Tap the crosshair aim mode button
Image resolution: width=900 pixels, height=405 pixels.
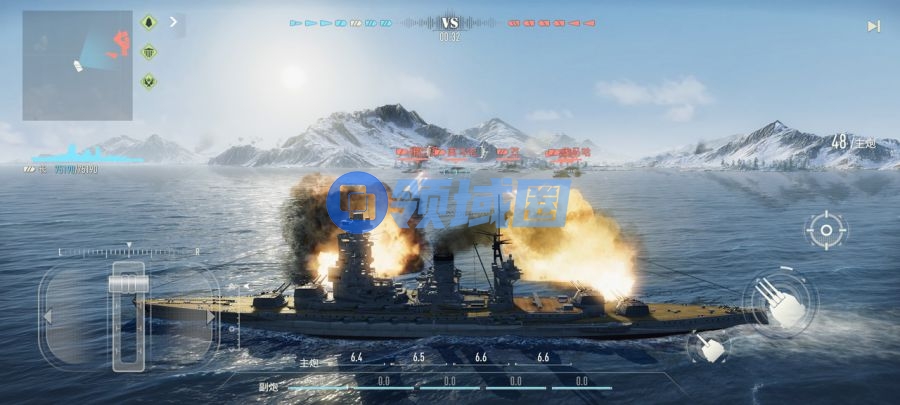(x=826, y=231)
